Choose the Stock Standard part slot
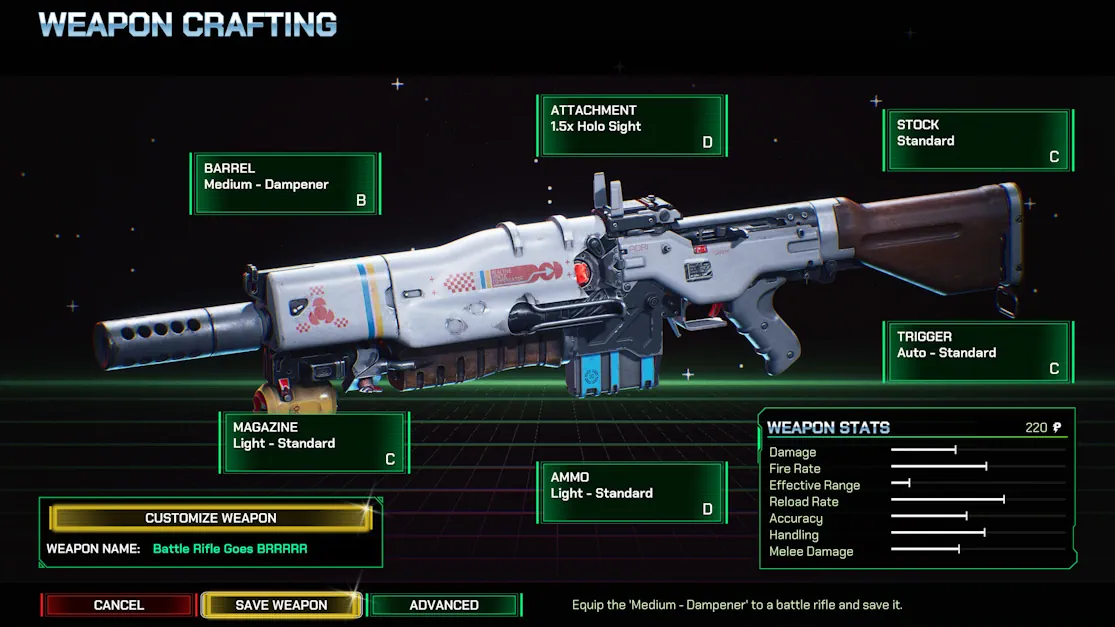 click(978, 140)
